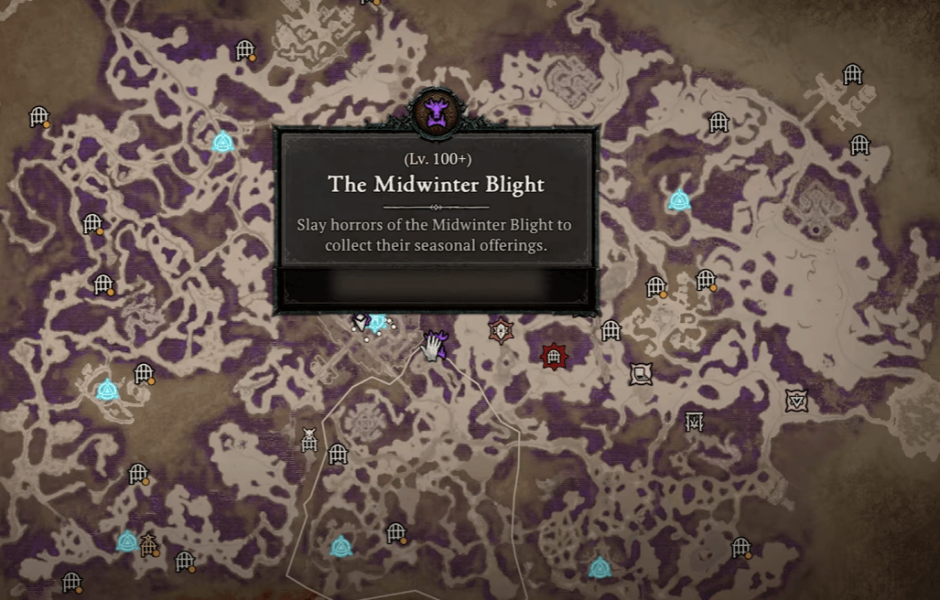Select the waypoint beside the orange hut marker
Viewport: 940px width, 600px height.
coord(127,542)
